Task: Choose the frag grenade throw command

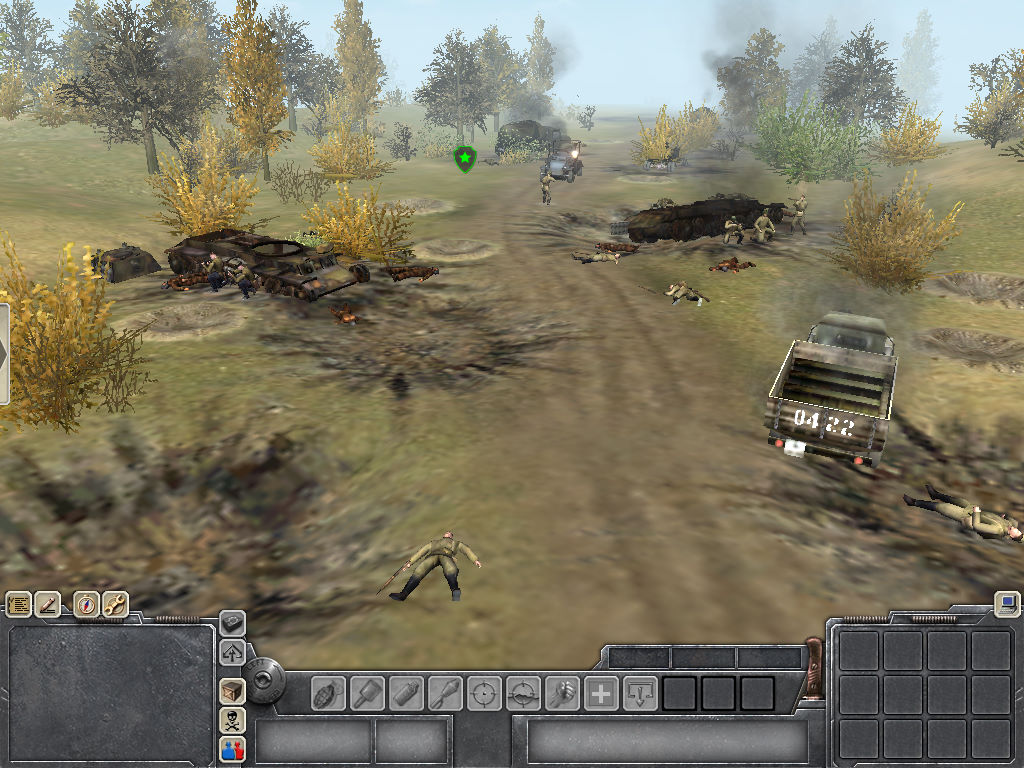Action: pos(329,693)
